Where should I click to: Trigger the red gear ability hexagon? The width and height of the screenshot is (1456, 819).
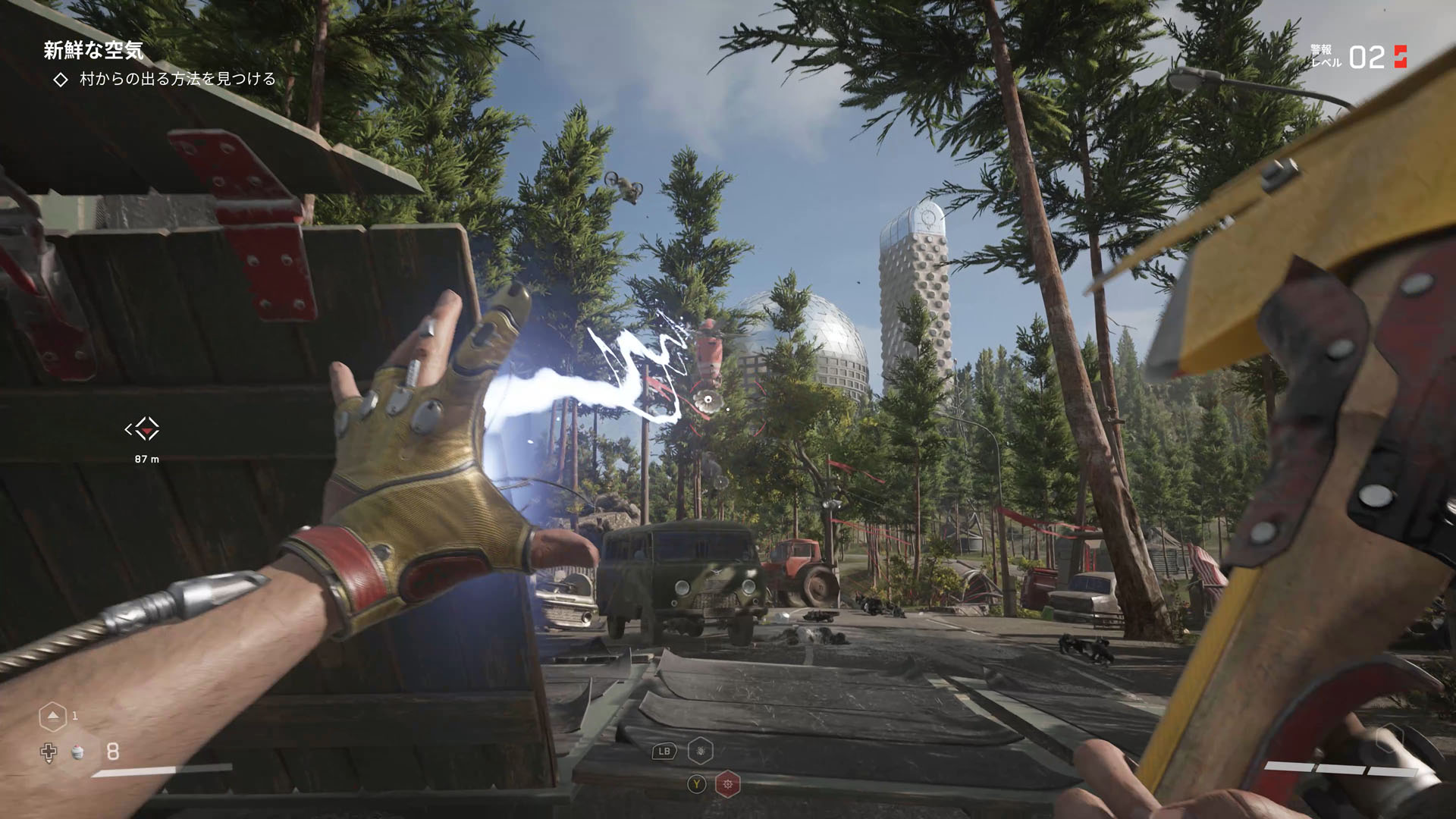[x=728, y=784]
